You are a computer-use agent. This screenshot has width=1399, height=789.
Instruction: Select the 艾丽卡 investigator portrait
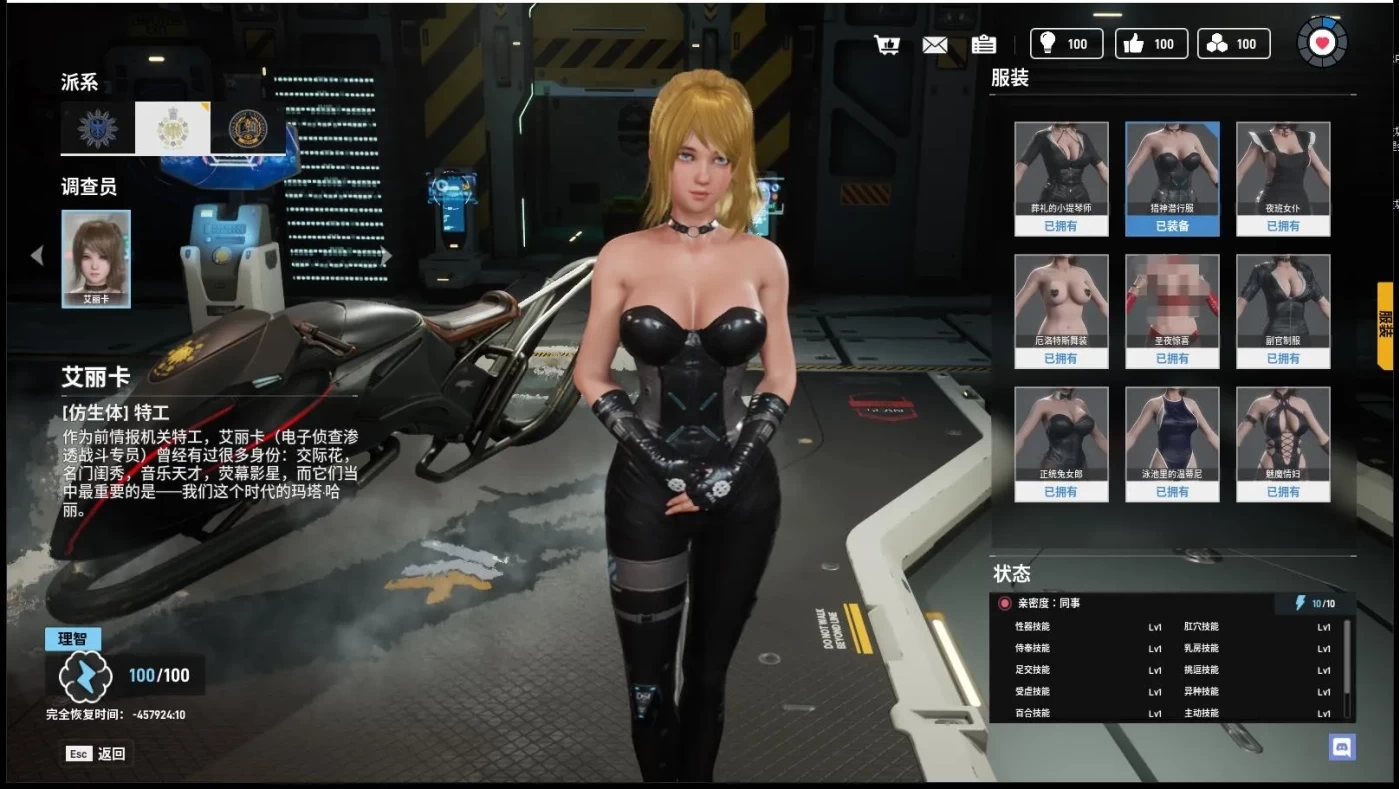pos(96,257)
